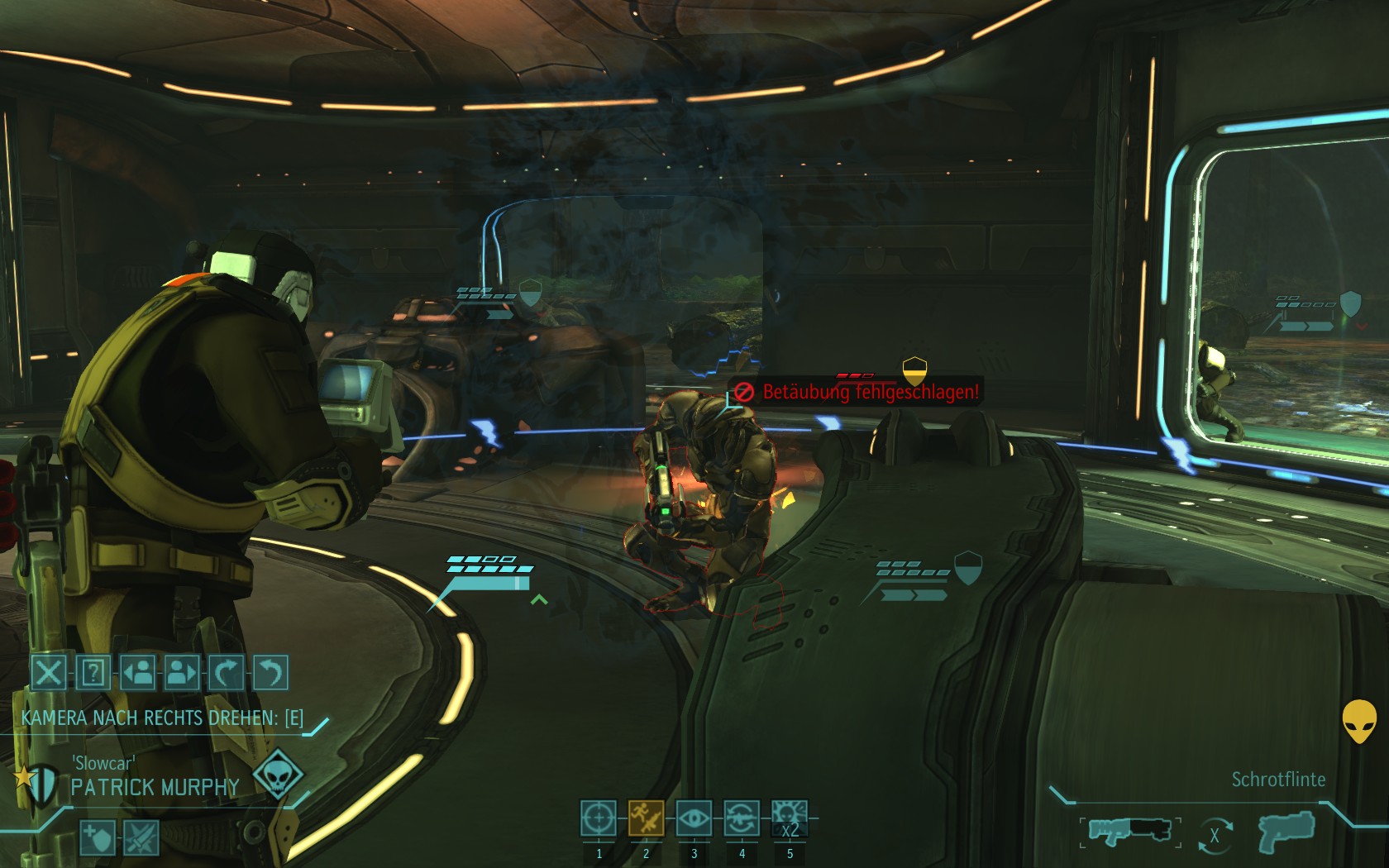Click the alien skull badge beside Patrick Murphy
Screen dimensions: 1389x868
tap(277, 775)
